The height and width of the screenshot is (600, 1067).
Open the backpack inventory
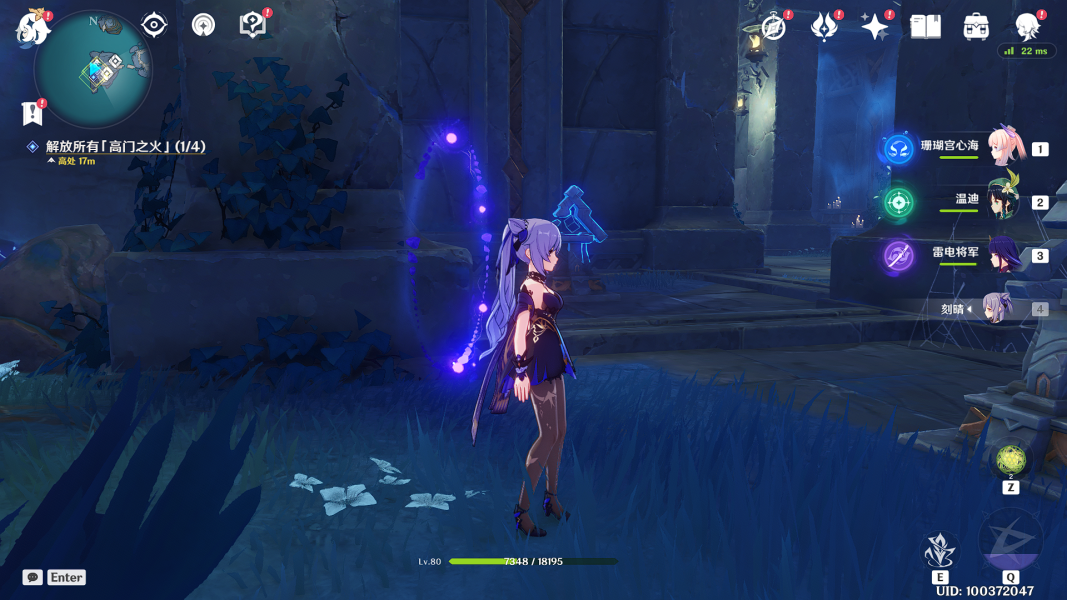click(x=976, y=27)
